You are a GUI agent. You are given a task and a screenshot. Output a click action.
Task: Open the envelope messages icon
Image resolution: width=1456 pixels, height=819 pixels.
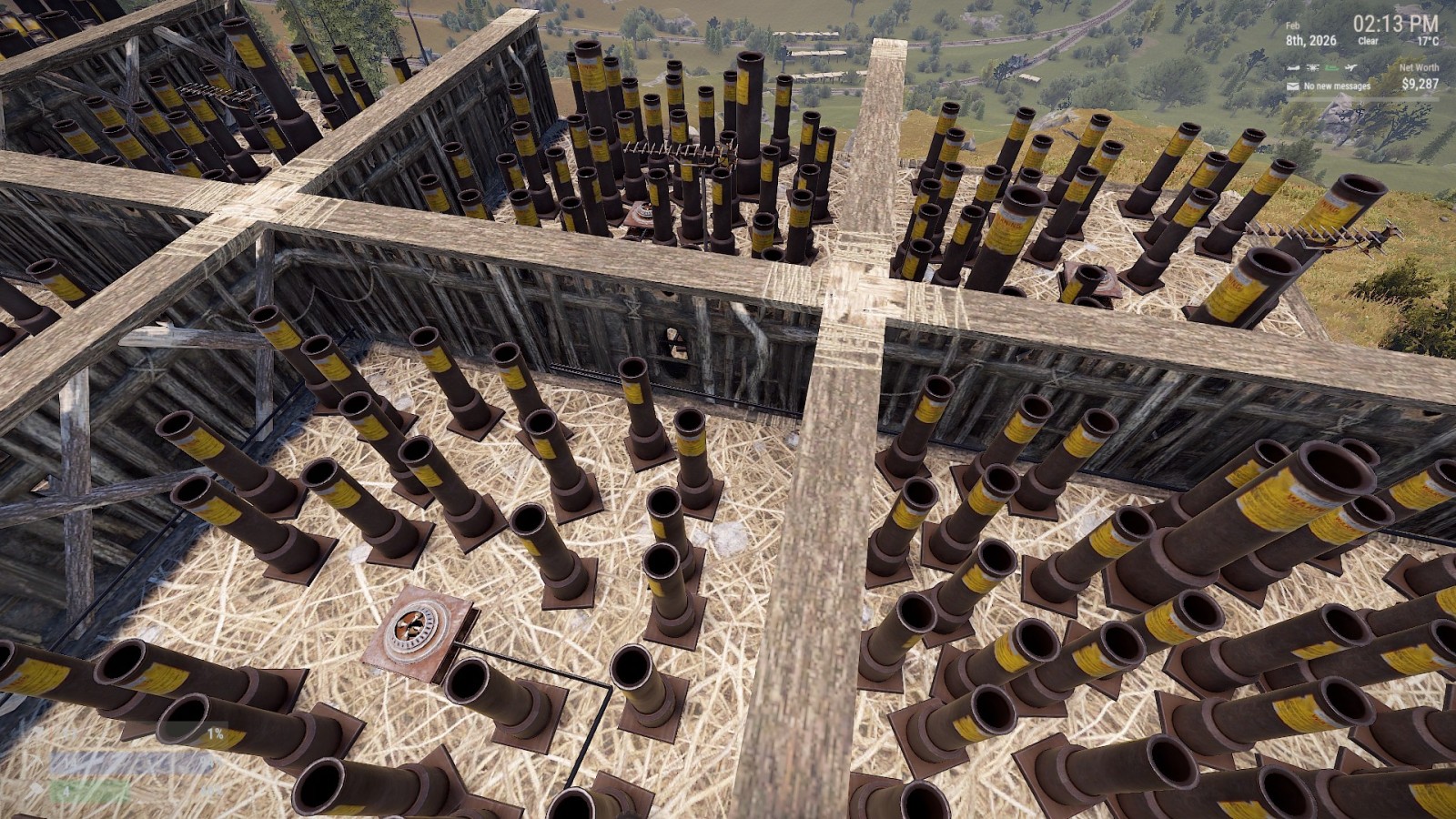point(1293,86)
